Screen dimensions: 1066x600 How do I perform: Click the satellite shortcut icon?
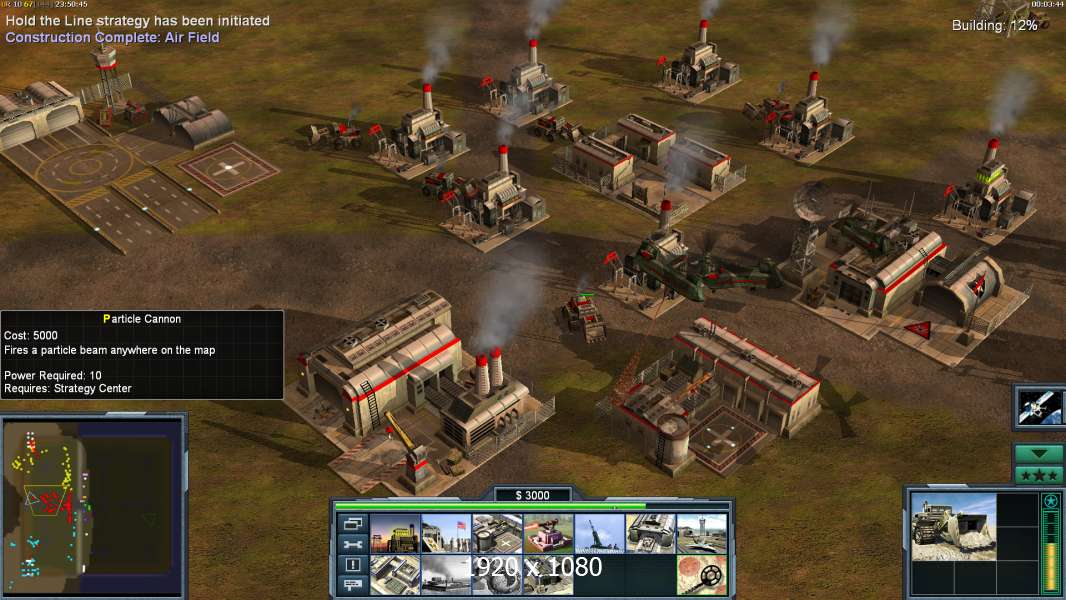click(x=1039, y=406)
